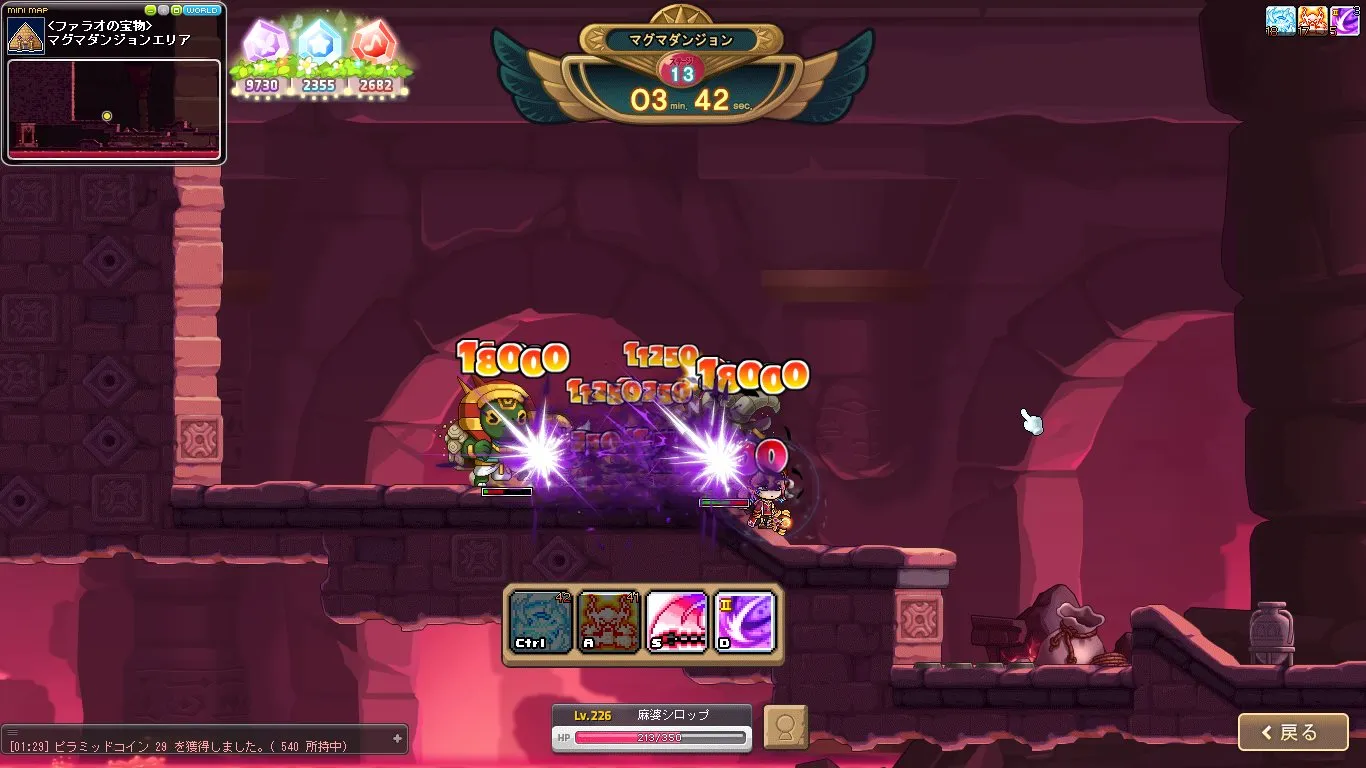The image size is (1366, 768).
Task: Click the minimap view
Action: (113, 109)
